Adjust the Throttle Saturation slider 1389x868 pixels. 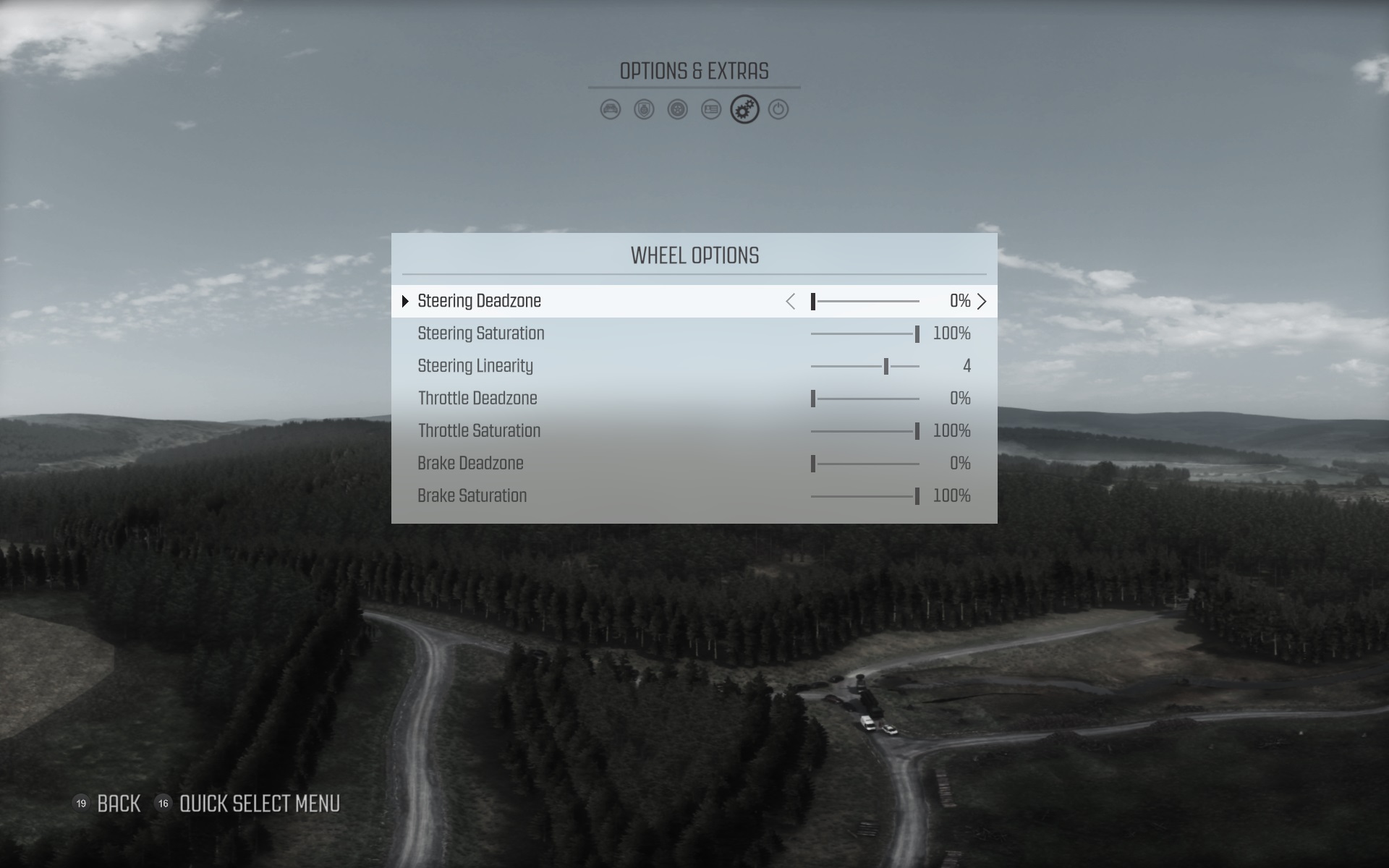coord(865,432)
